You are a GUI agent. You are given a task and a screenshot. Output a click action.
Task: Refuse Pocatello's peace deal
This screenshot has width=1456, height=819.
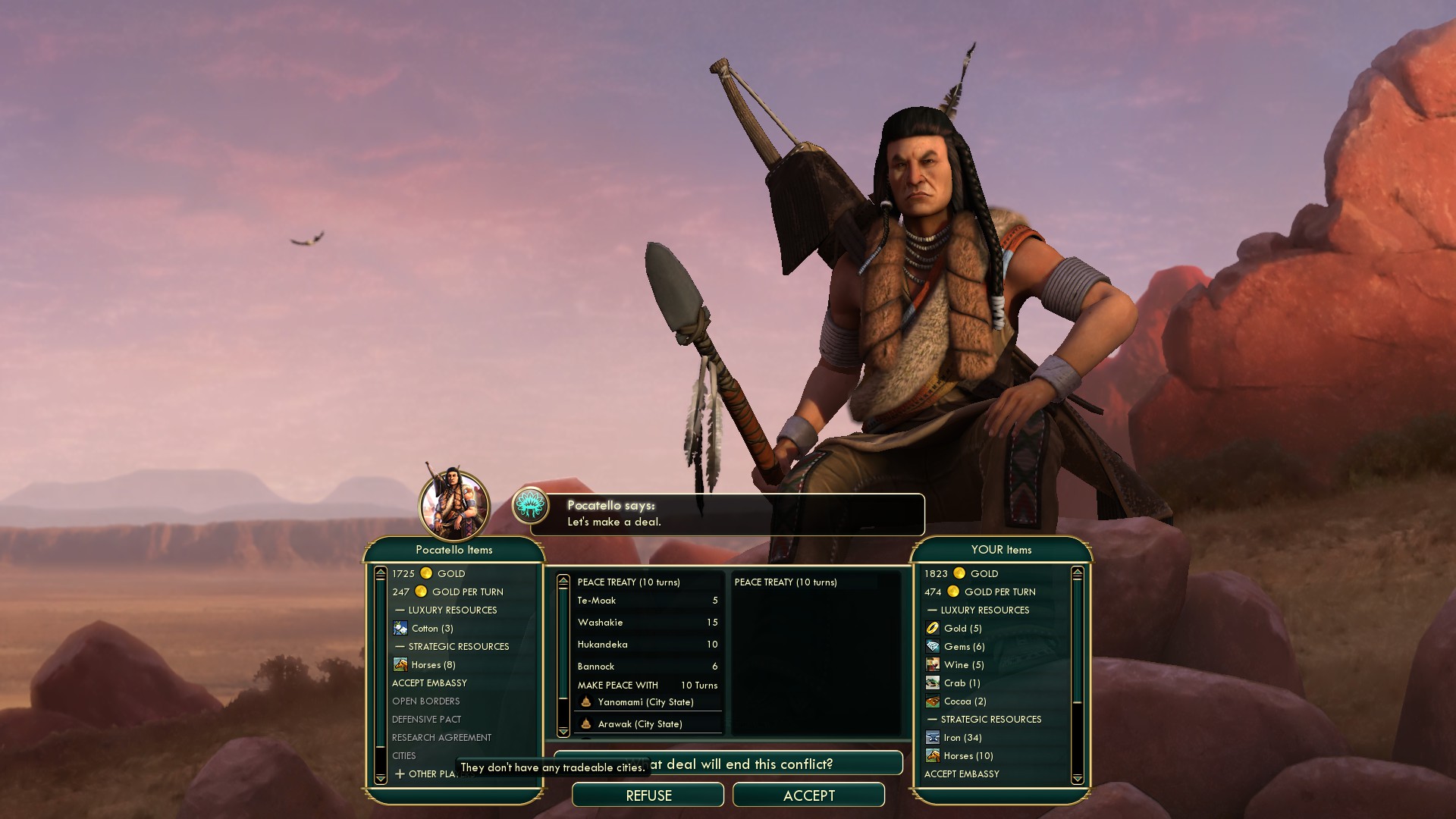648,795
